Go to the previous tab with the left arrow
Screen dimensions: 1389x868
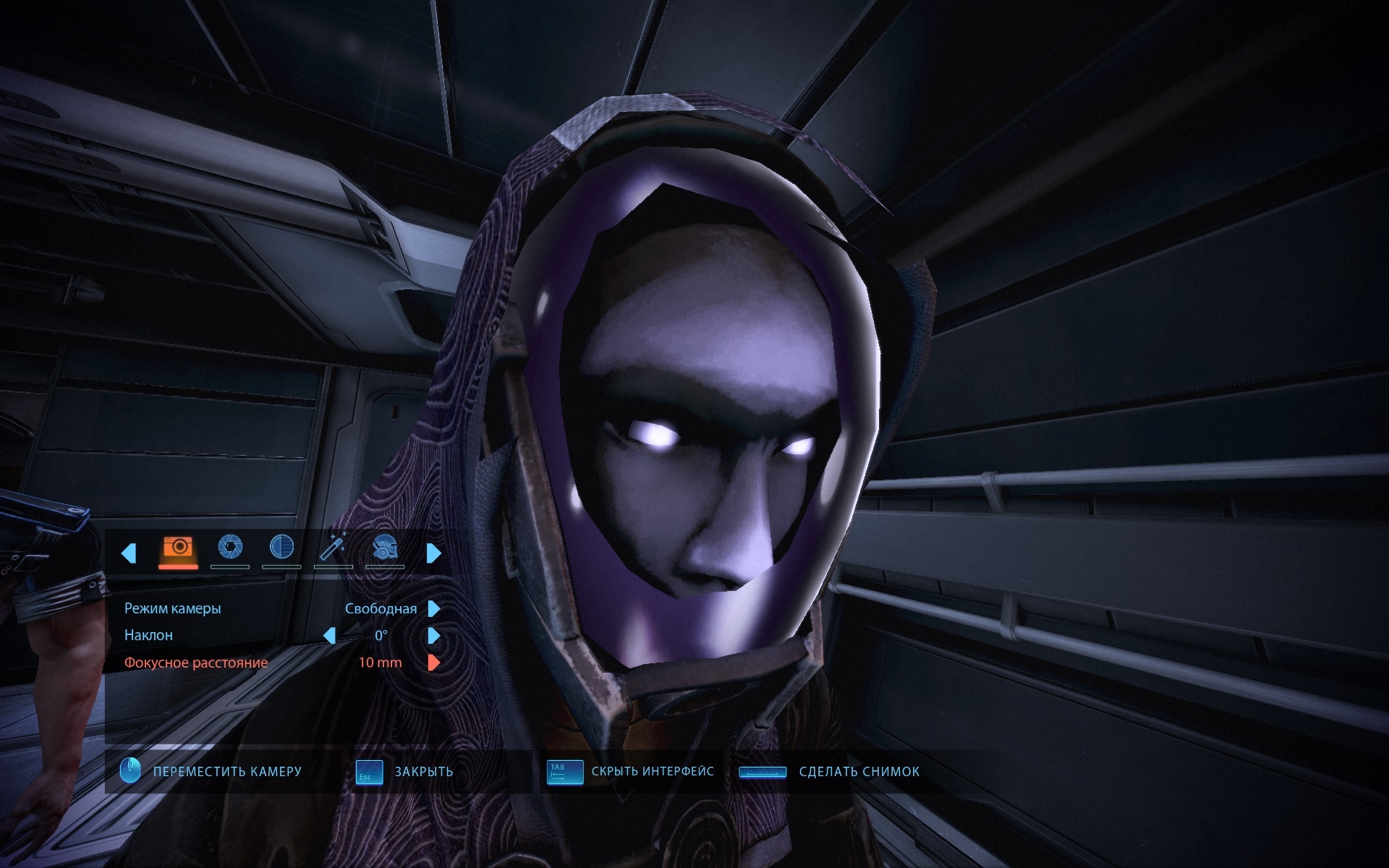pos(129,553)
